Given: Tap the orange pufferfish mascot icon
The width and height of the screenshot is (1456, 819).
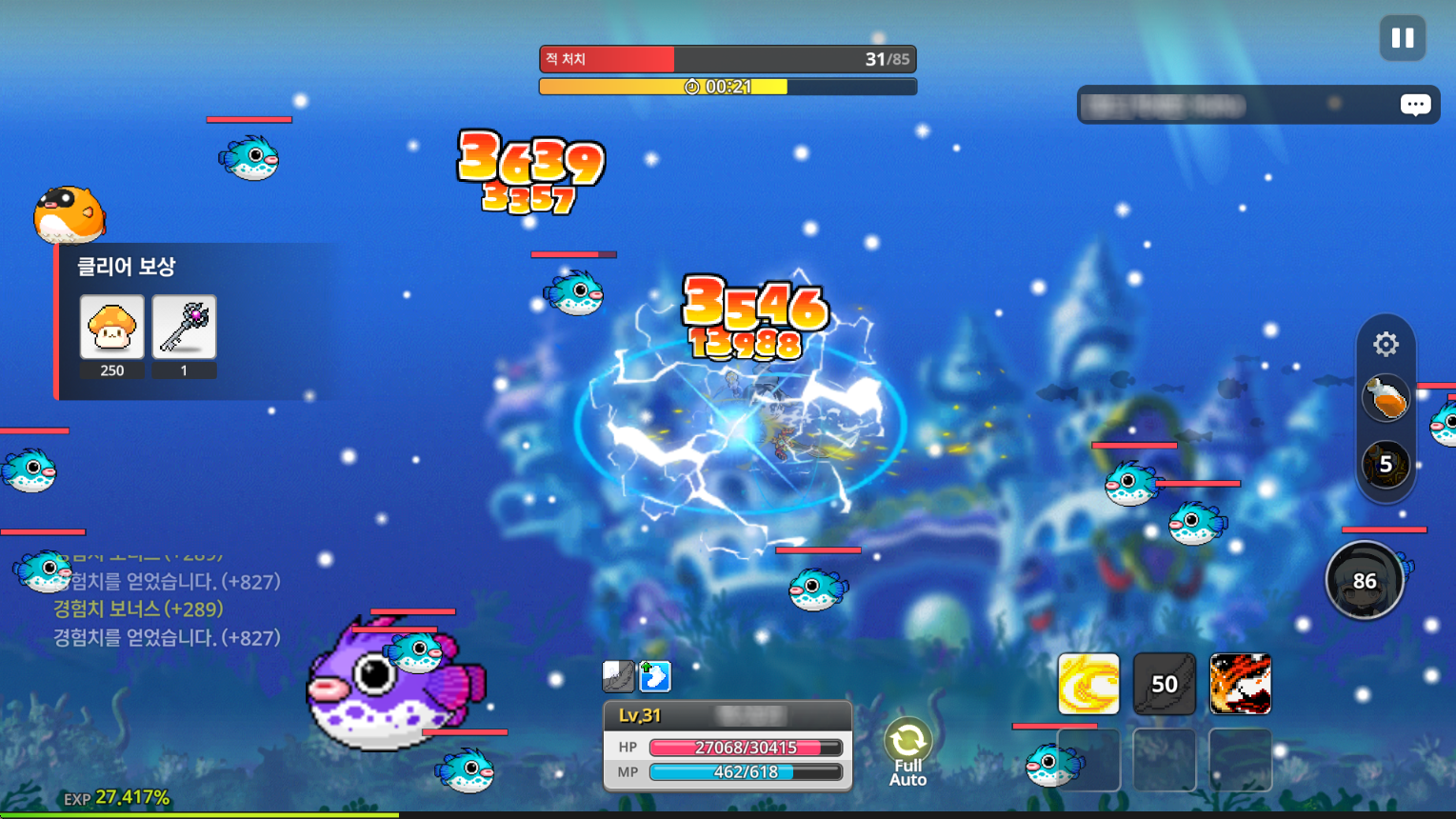Looking at the screenshot, I should tap(70, 214).
